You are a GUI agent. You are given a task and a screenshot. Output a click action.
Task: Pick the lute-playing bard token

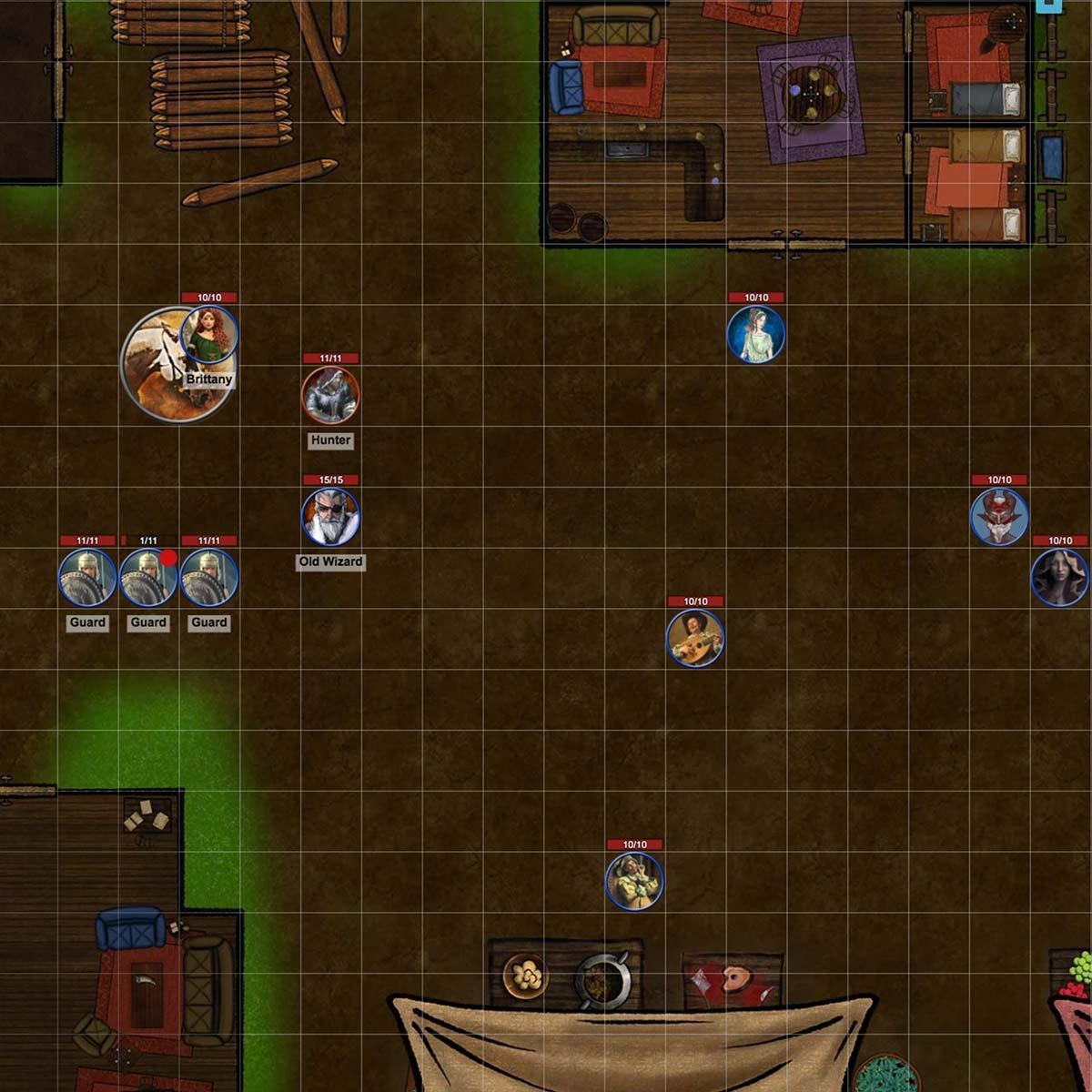tap(695, 638)
